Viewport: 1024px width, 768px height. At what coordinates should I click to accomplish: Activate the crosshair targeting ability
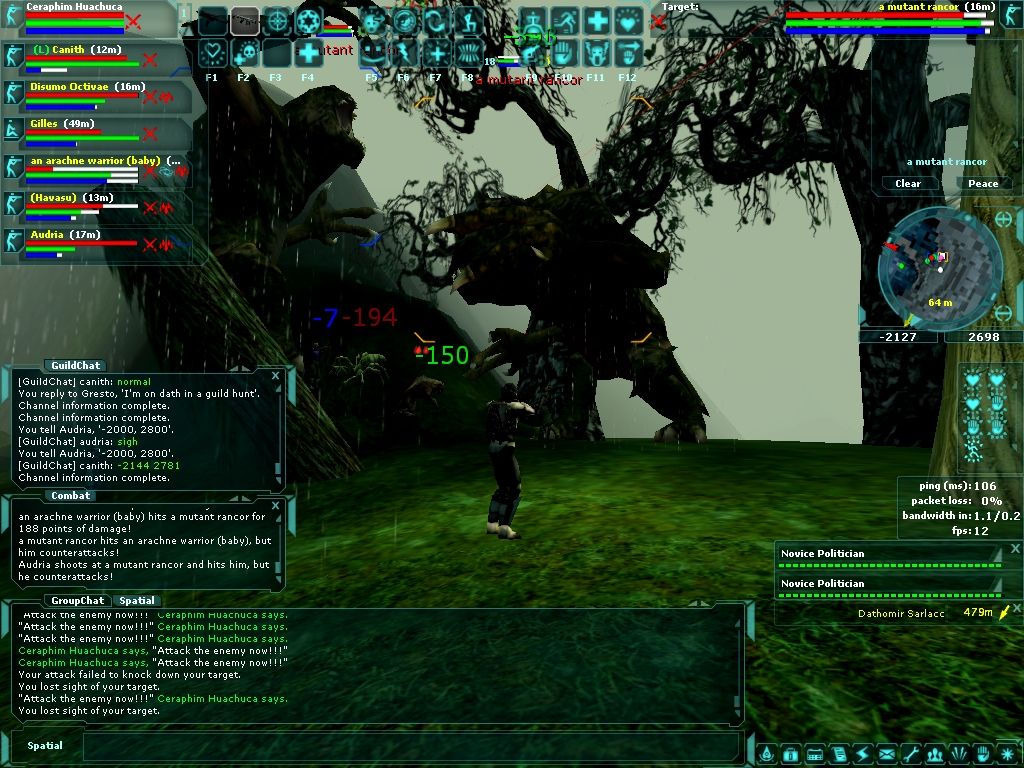pos(276,21)
